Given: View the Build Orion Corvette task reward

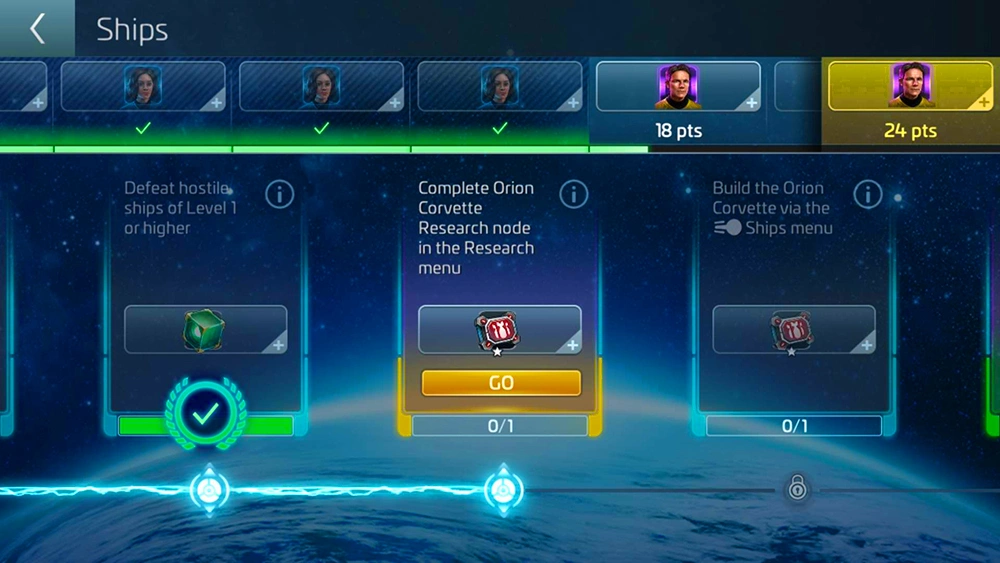Looking at the screenshot, I should 794,330.
